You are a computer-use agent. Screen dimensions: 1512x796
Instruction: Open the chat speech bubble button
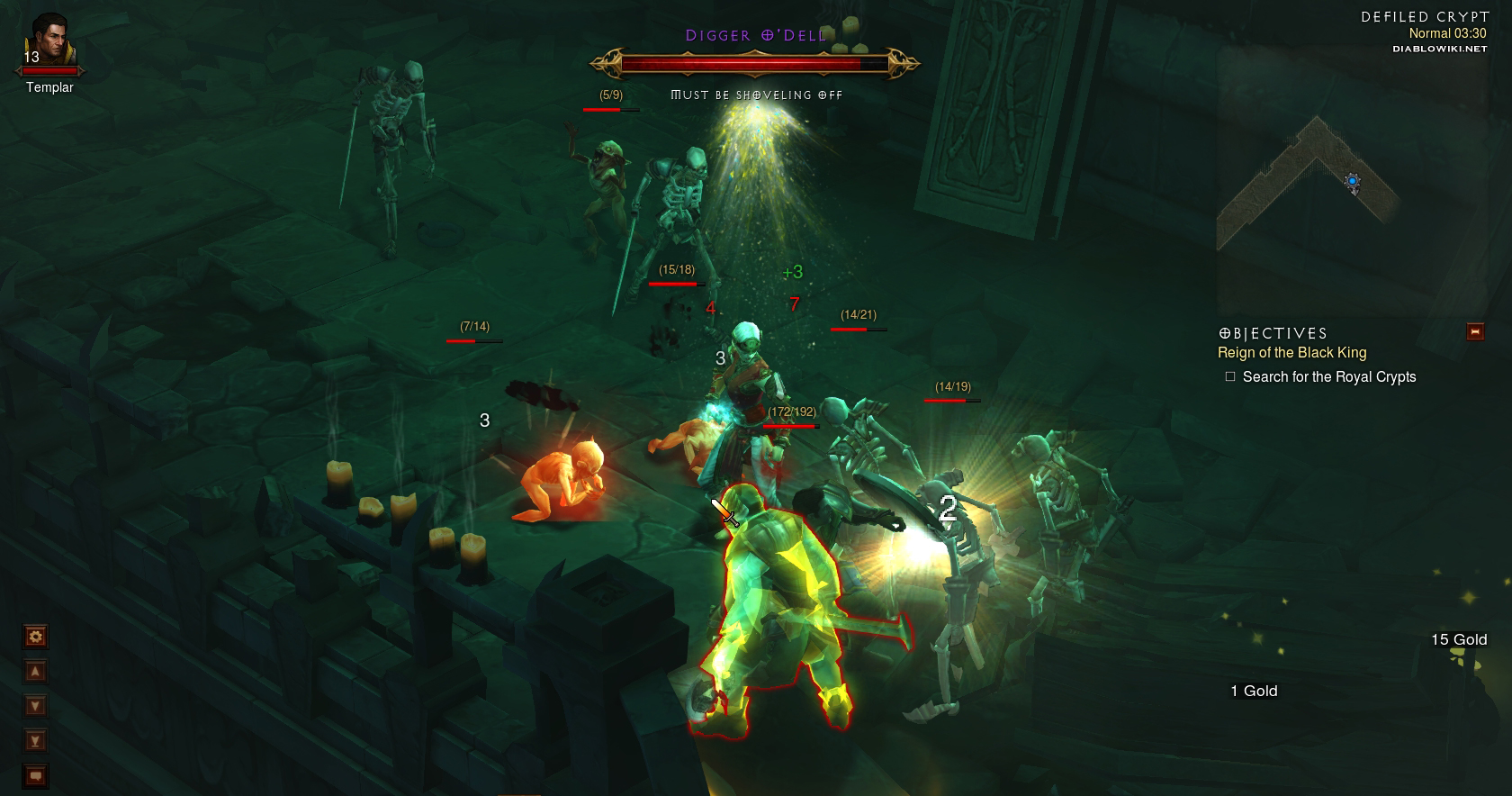pyautogui.click(x=36, y=775)
